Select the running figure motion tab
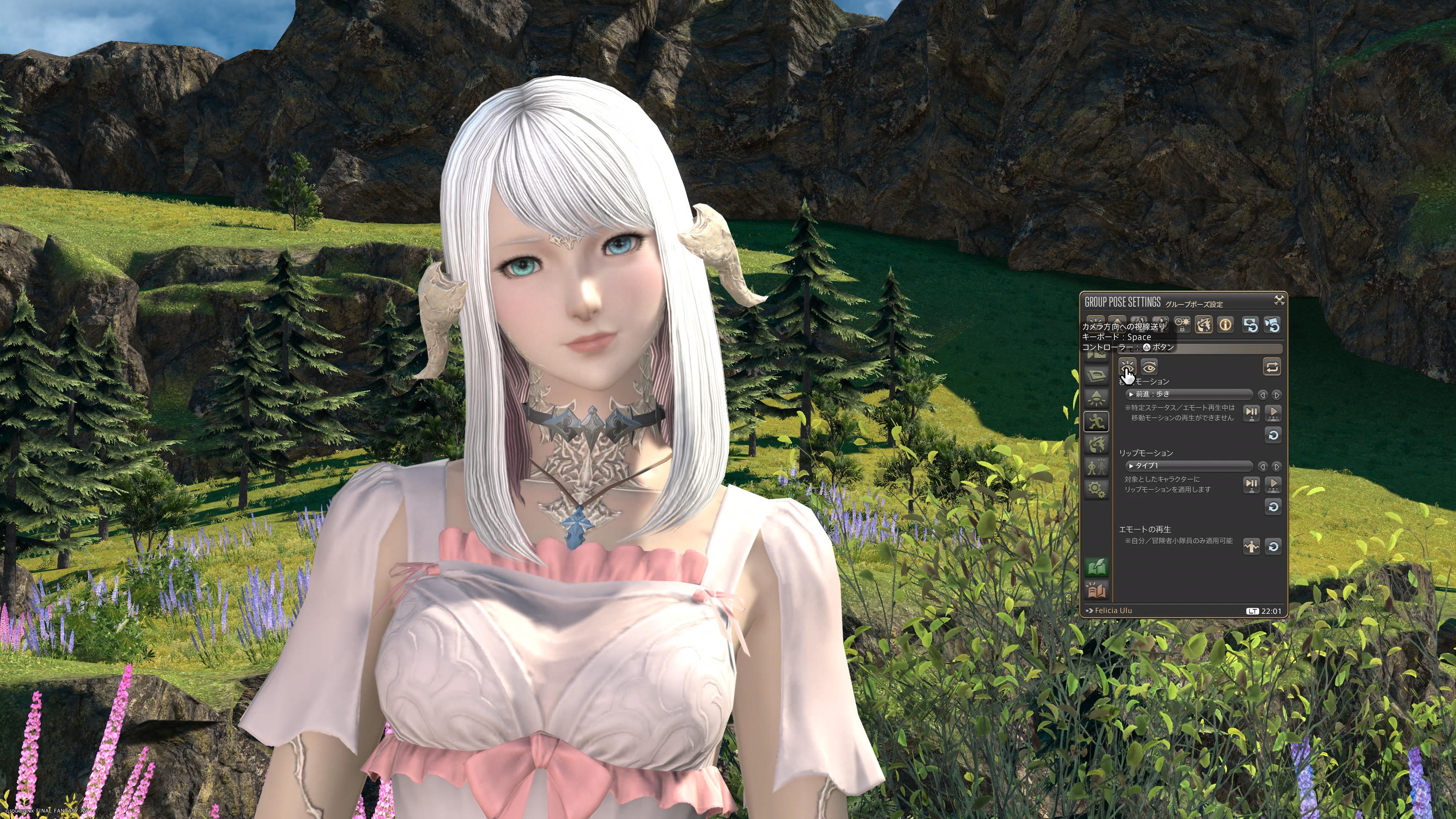The height and width of the screenshot is (819, 1456). [1097, 421]
